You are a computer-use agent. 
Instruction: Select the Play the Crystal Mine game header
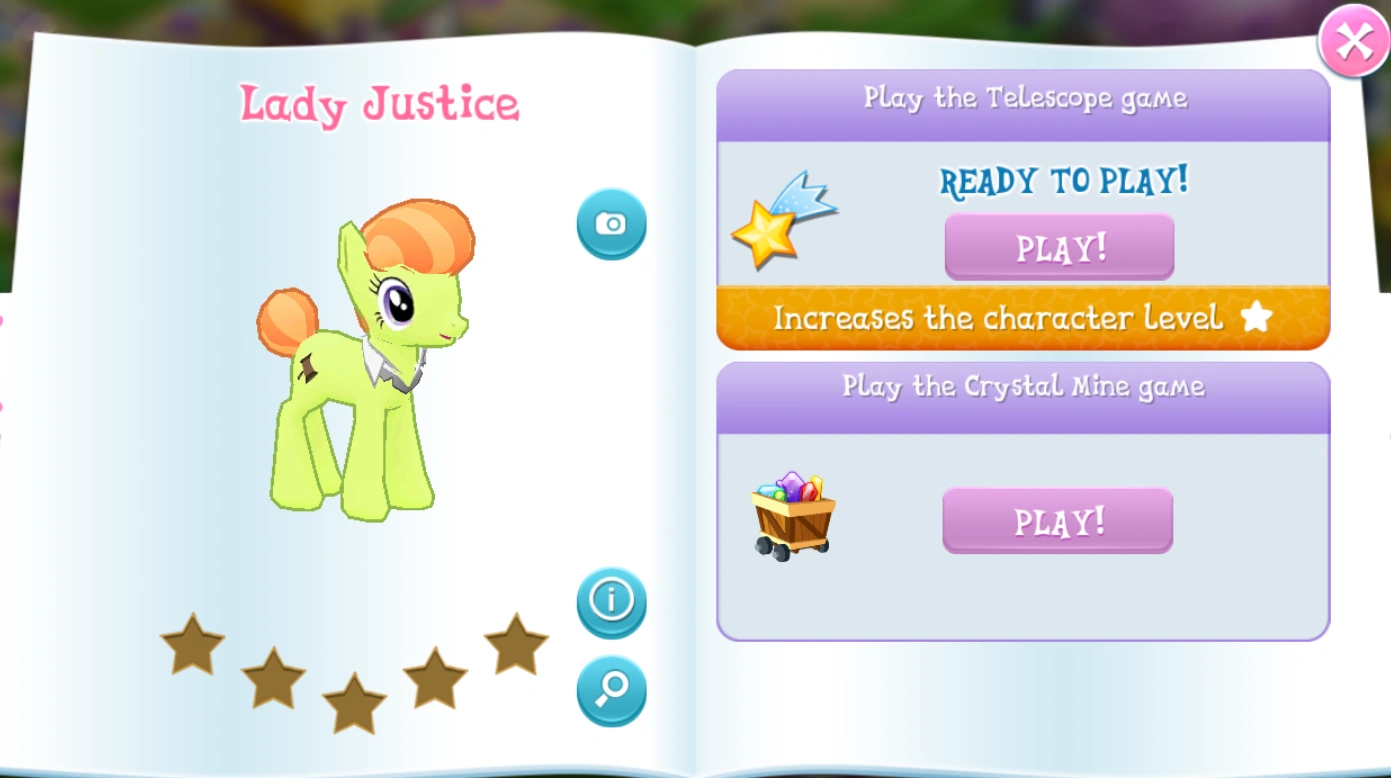1022,387
